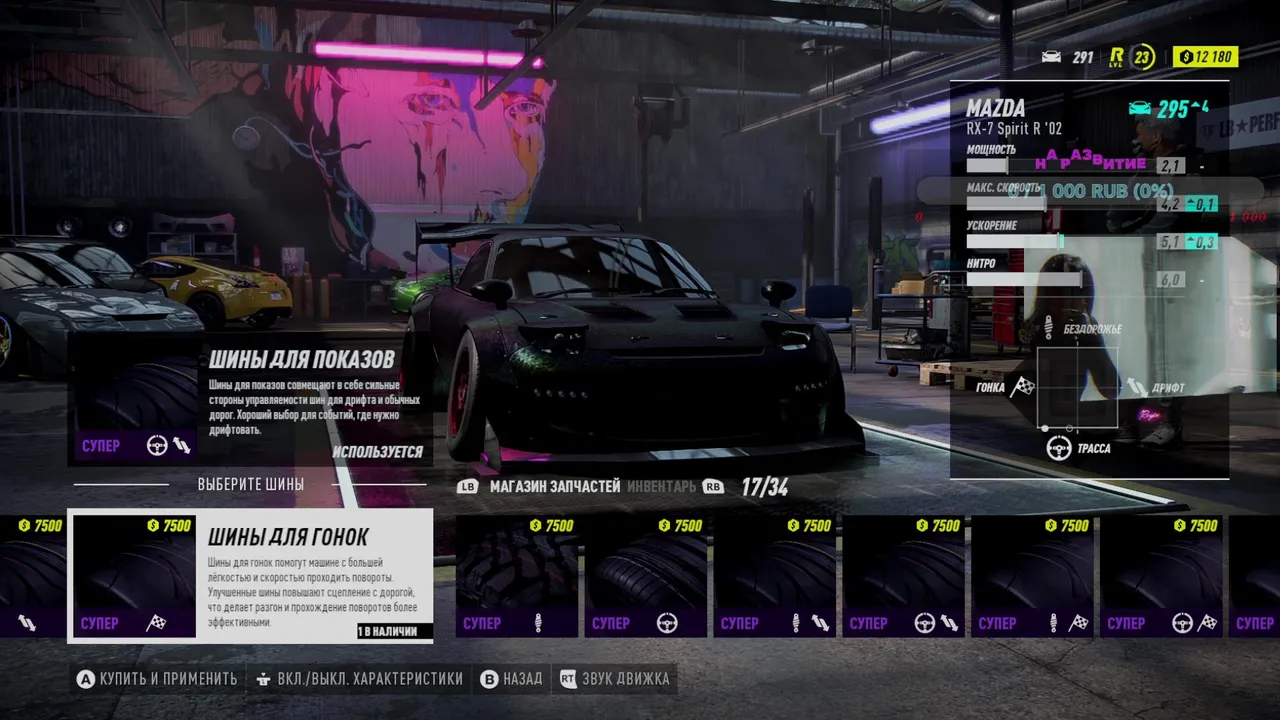Select the tire with spring and checkered flag icons
Viewport: 1280px width, 720px height.
pyautogui.click(x=1034, y=575)
